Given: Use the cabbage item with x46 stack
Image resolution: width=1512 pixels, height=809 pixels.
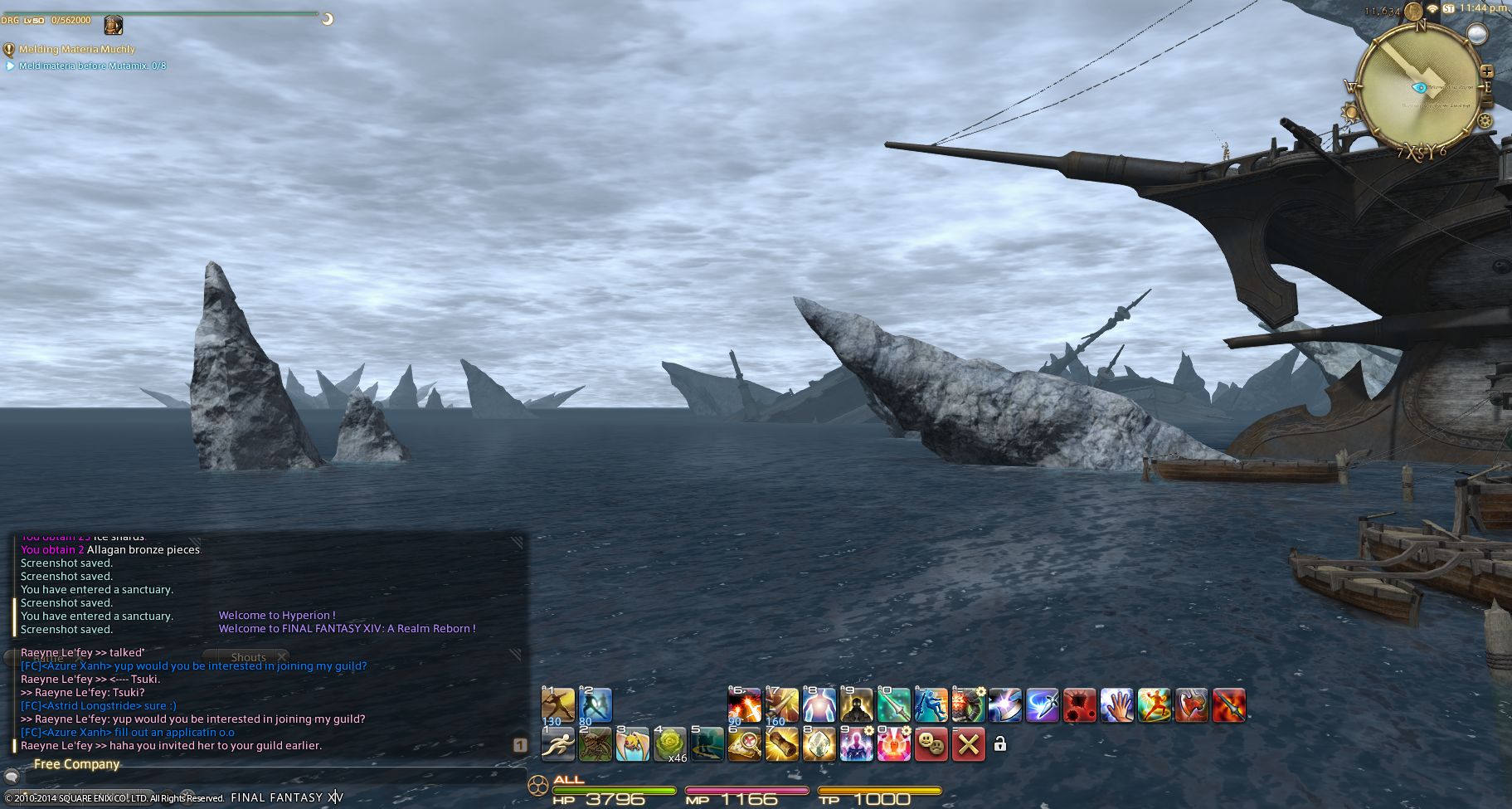Looking at the screenshot, I should coord(669,744).
